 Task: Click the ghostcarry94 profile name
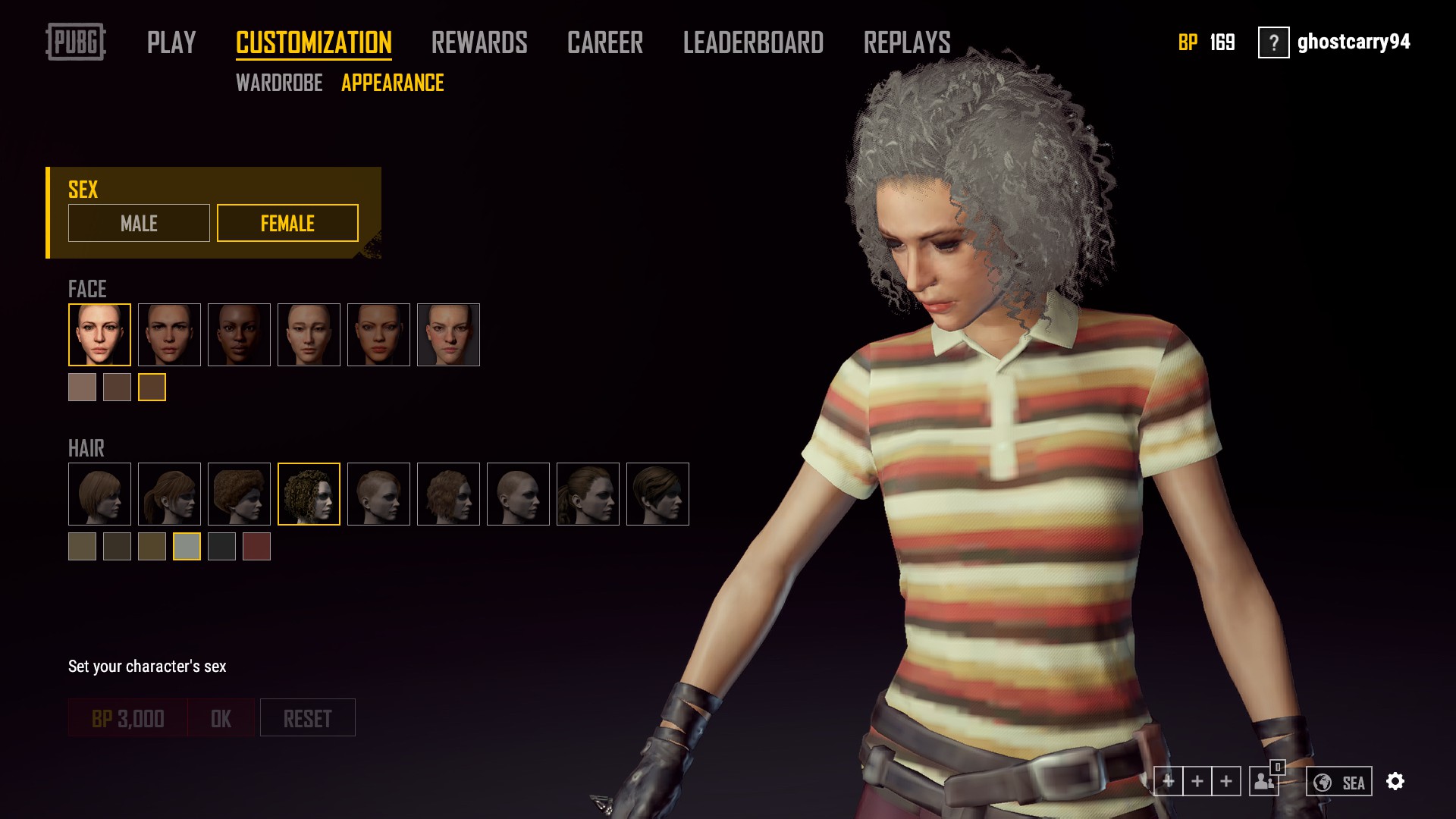(1354, 42)
